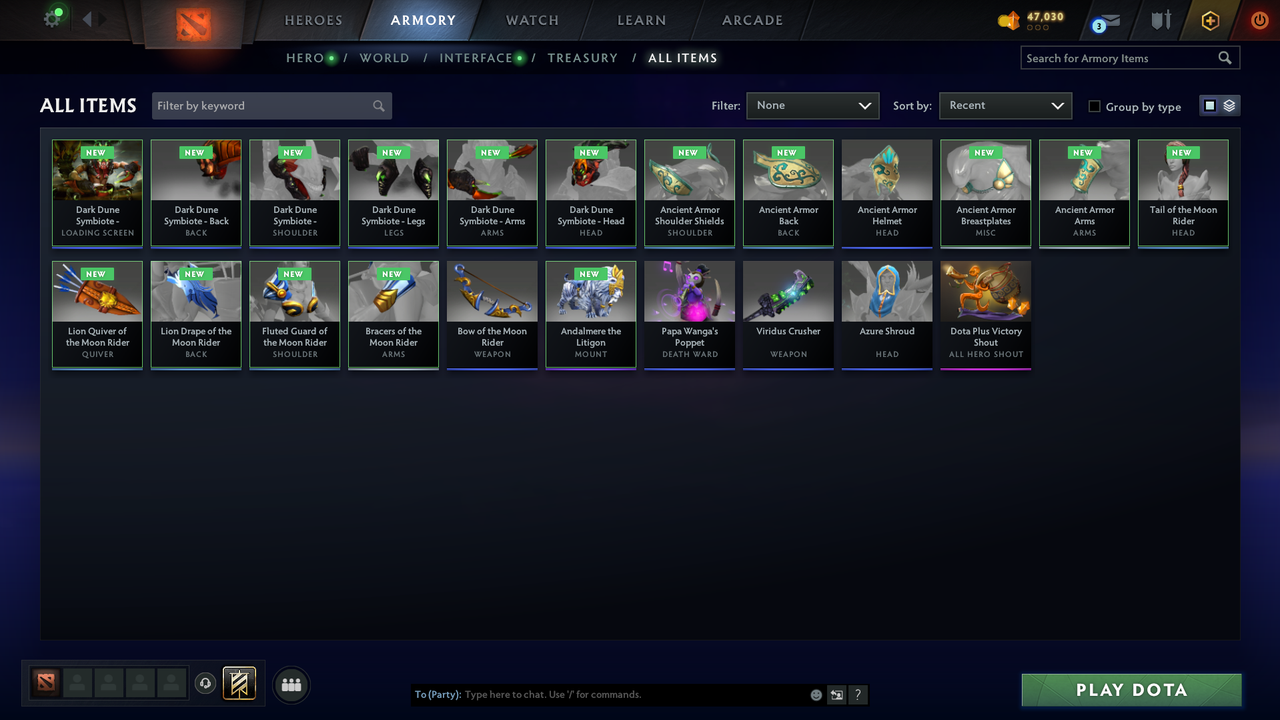Screen dimensions: 1280x720
Task: Open the friends list group icon
Action: click(x=290, y=684)
